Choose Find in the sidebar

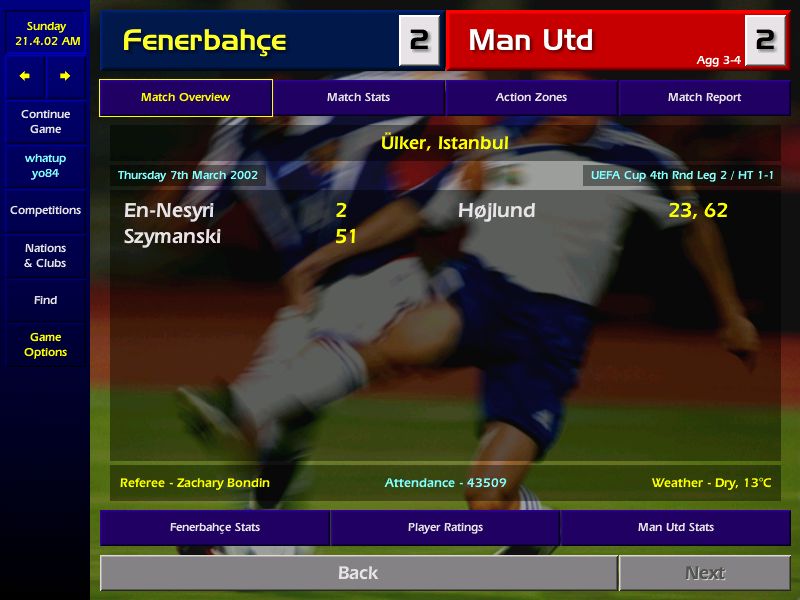tap(45, 300)
